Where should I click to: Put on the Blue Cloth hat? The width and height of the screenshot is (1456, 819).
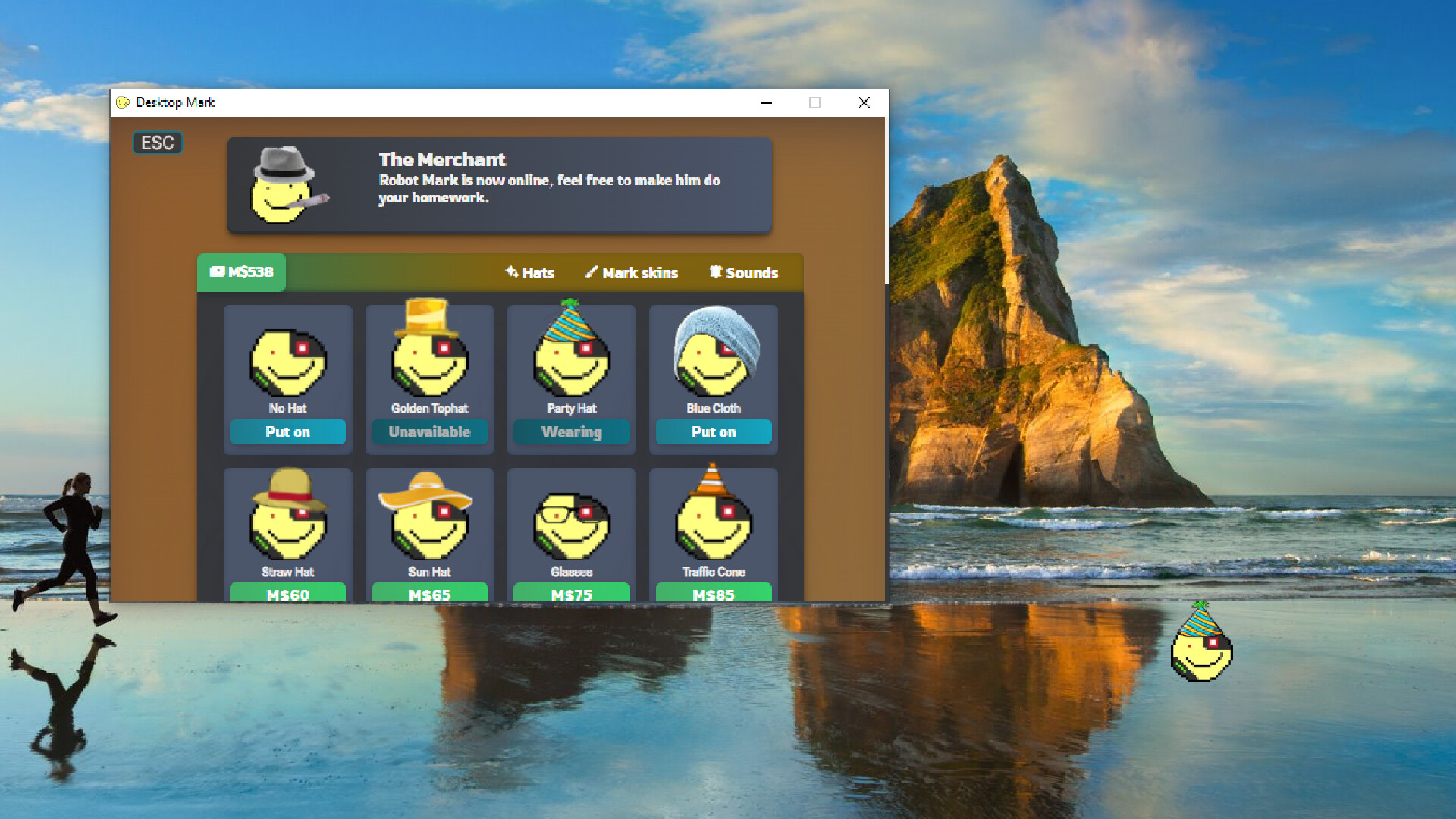713,431
